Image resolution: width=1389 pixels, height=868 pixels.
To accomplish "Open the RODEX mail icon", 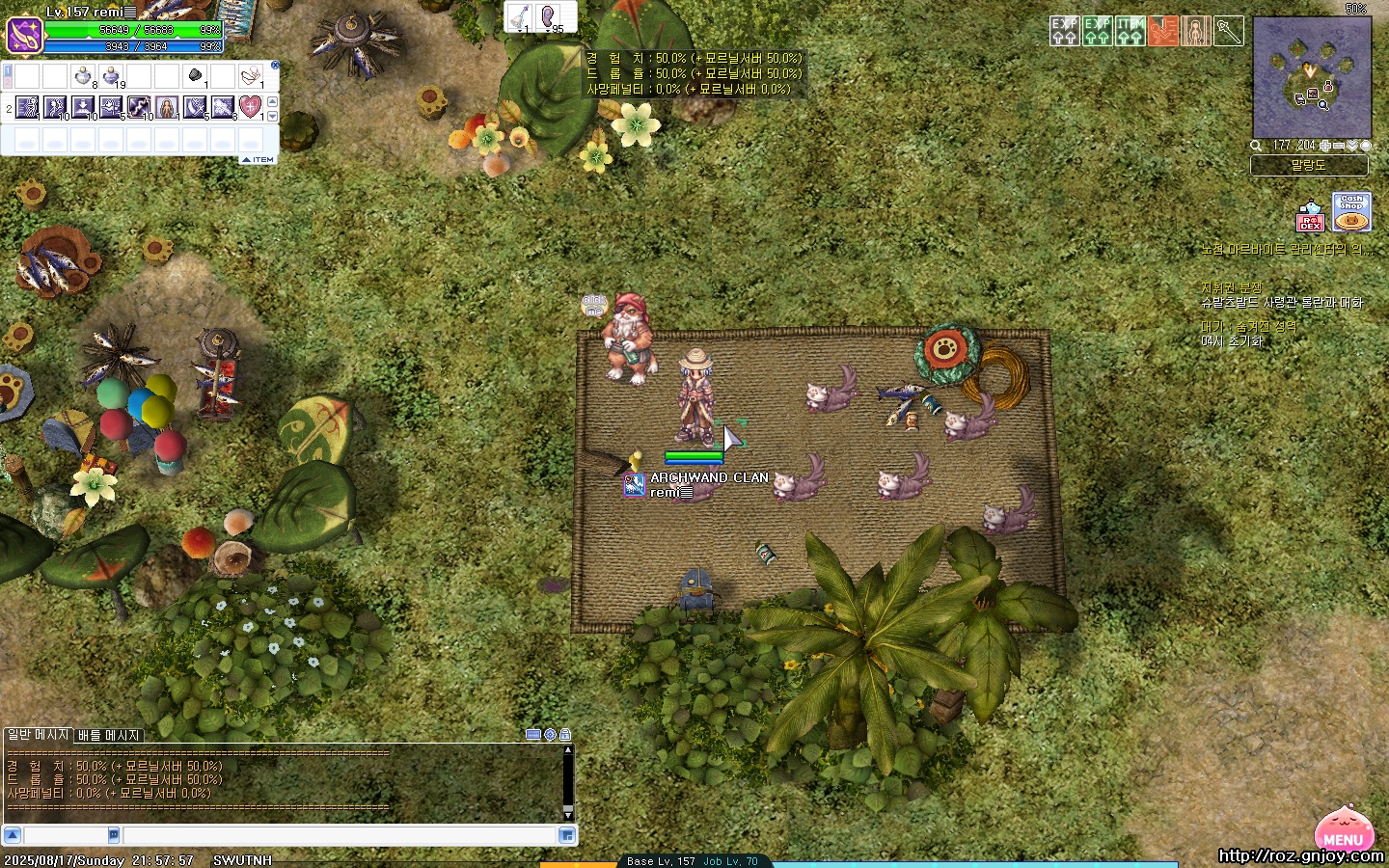I will [1310, 216].
